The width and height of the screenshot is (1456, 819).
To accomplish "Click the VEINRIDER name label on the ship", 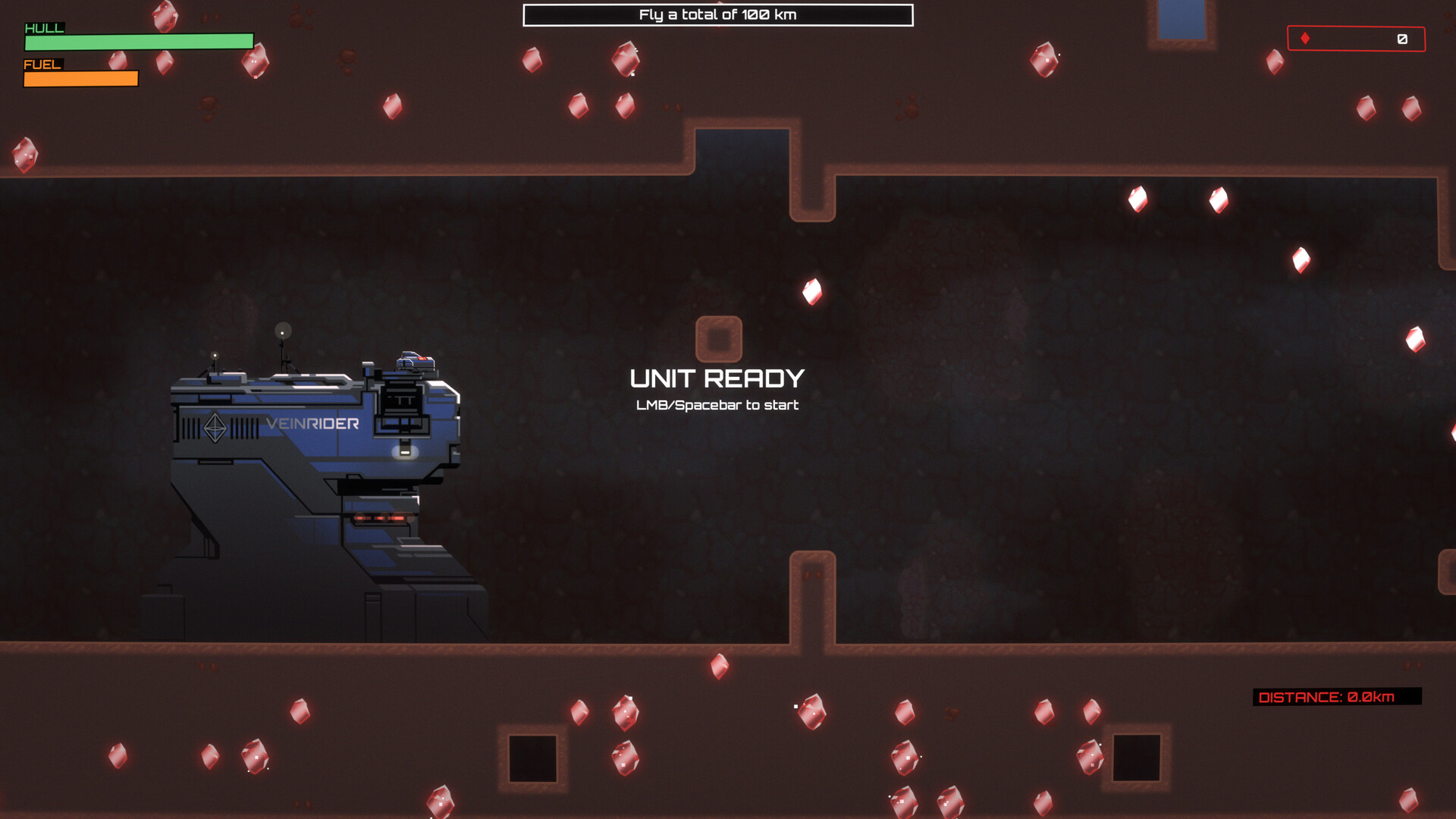I will tap(311, 425).
